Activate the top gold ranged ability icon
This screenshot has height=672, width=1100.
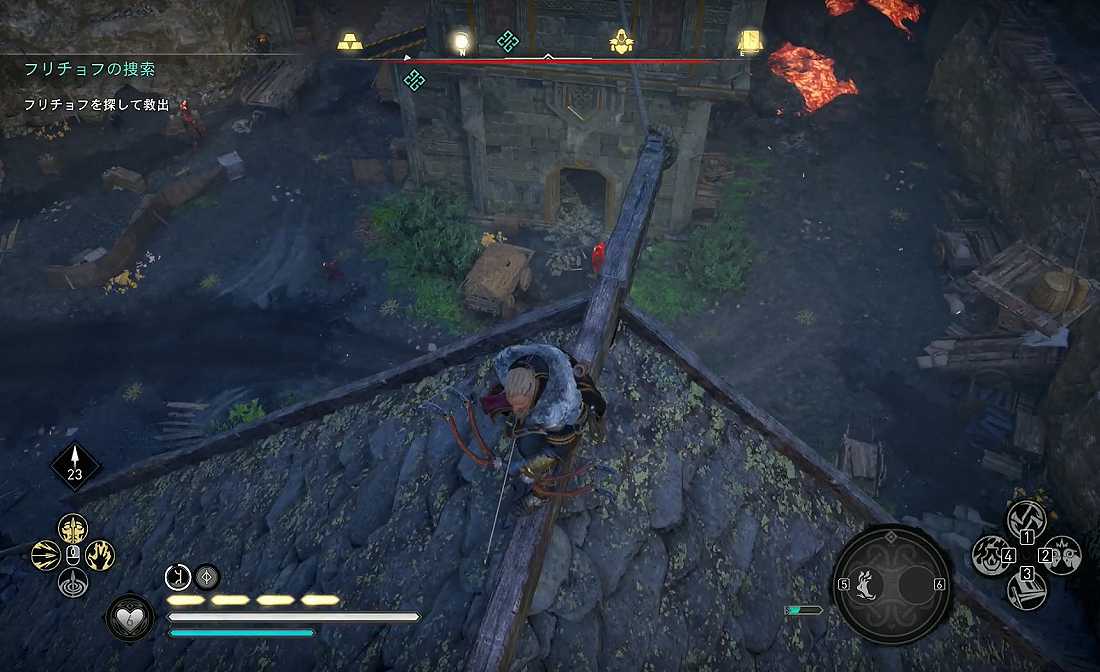pos(73,527)
